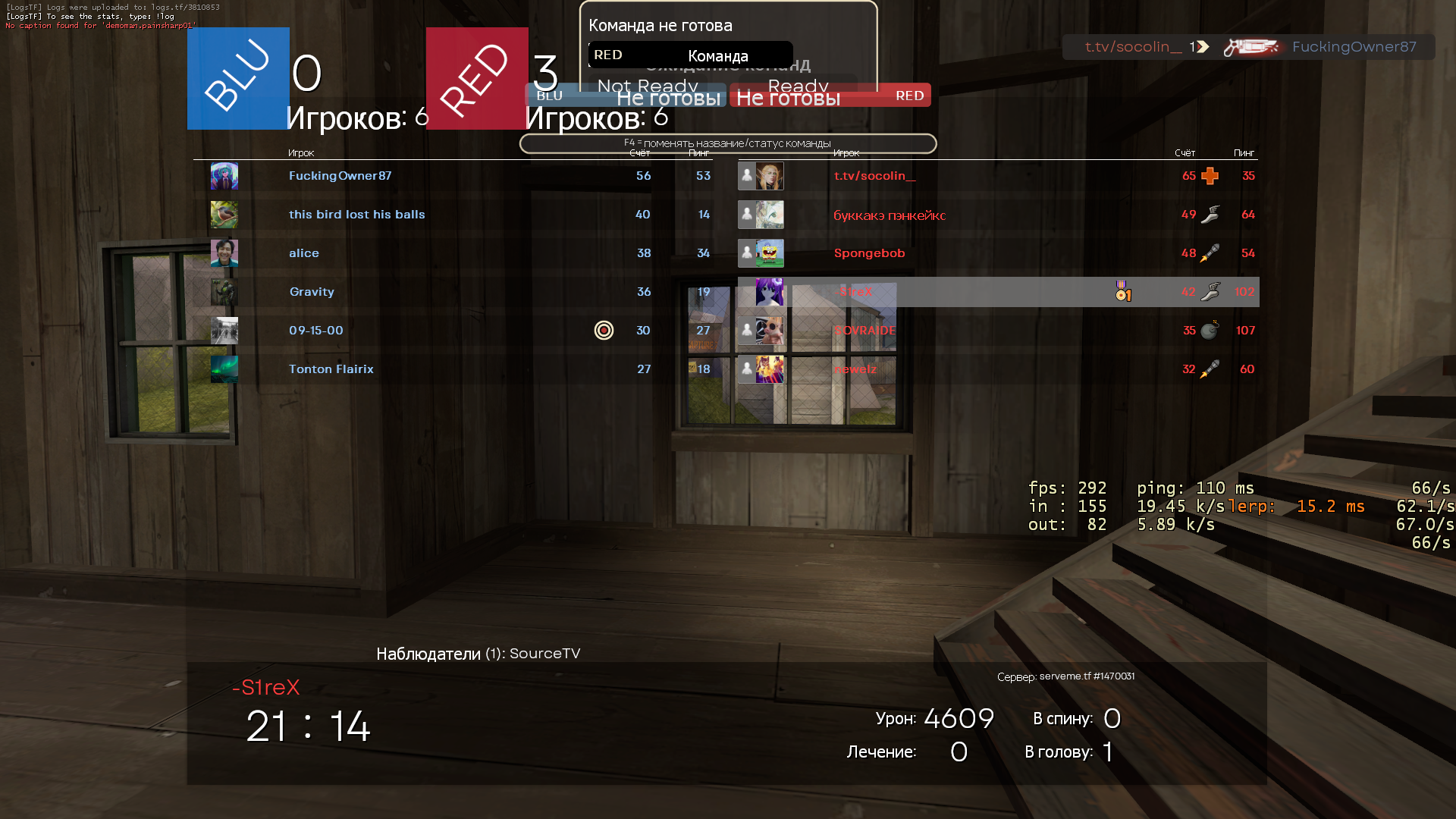The width and height of the screenshot is (1456, 819).
Task: Choose the буккакэ пэнкейкс player row
Action: tap(890, 215)
